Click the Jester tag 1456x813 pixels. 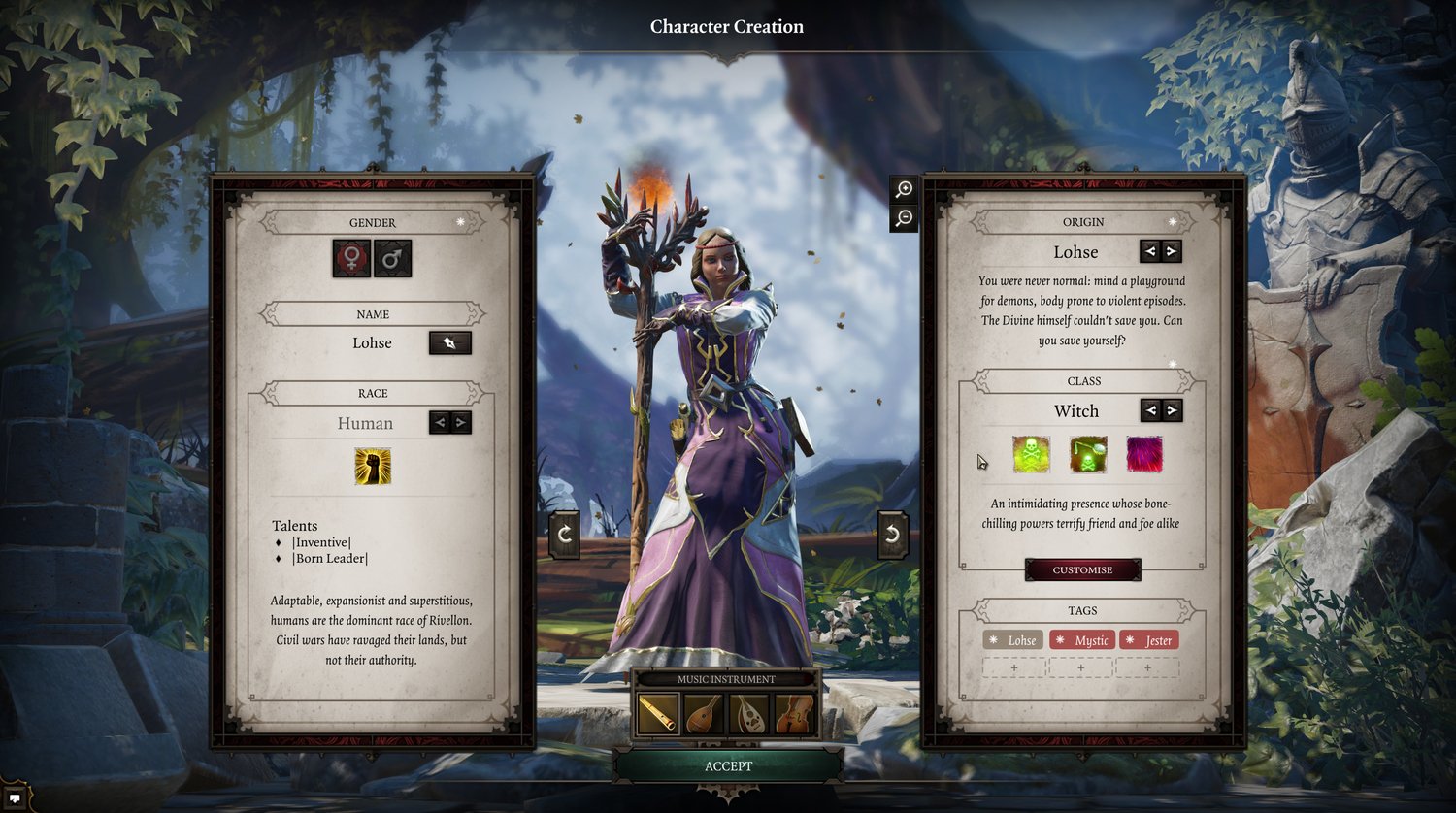pos(1148,640)
